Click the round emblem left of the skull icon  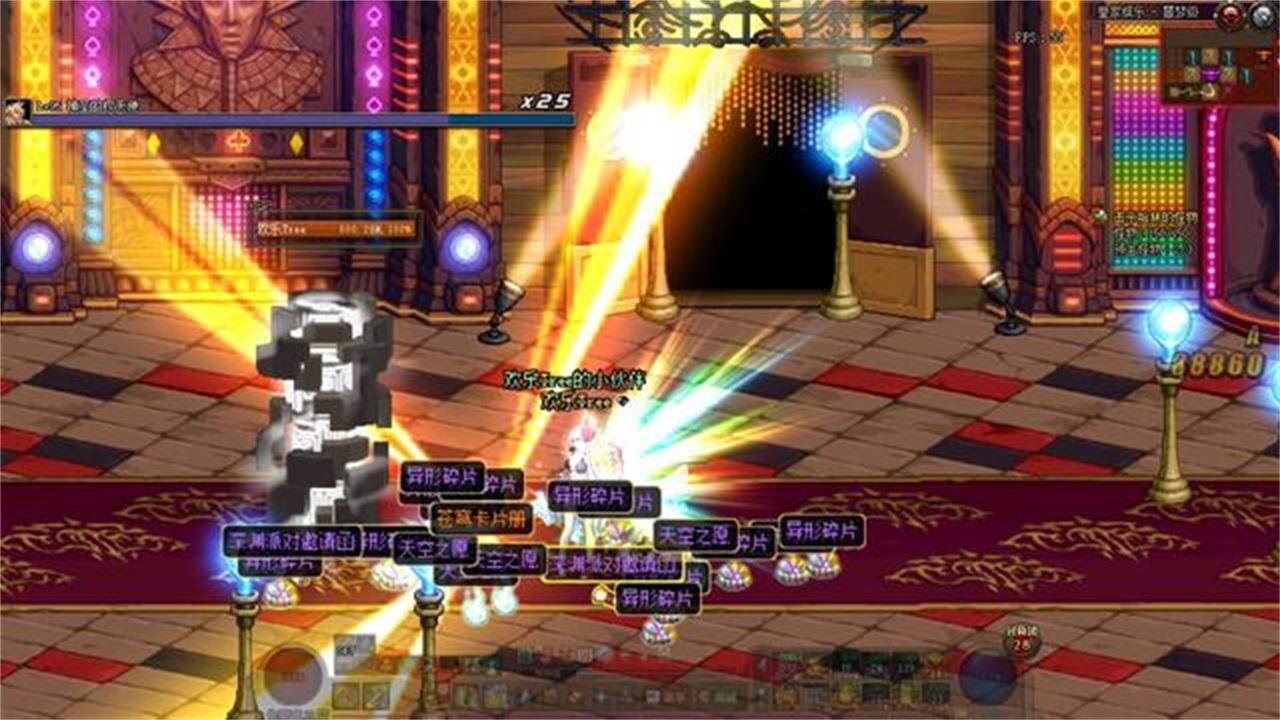(1230, 15)
